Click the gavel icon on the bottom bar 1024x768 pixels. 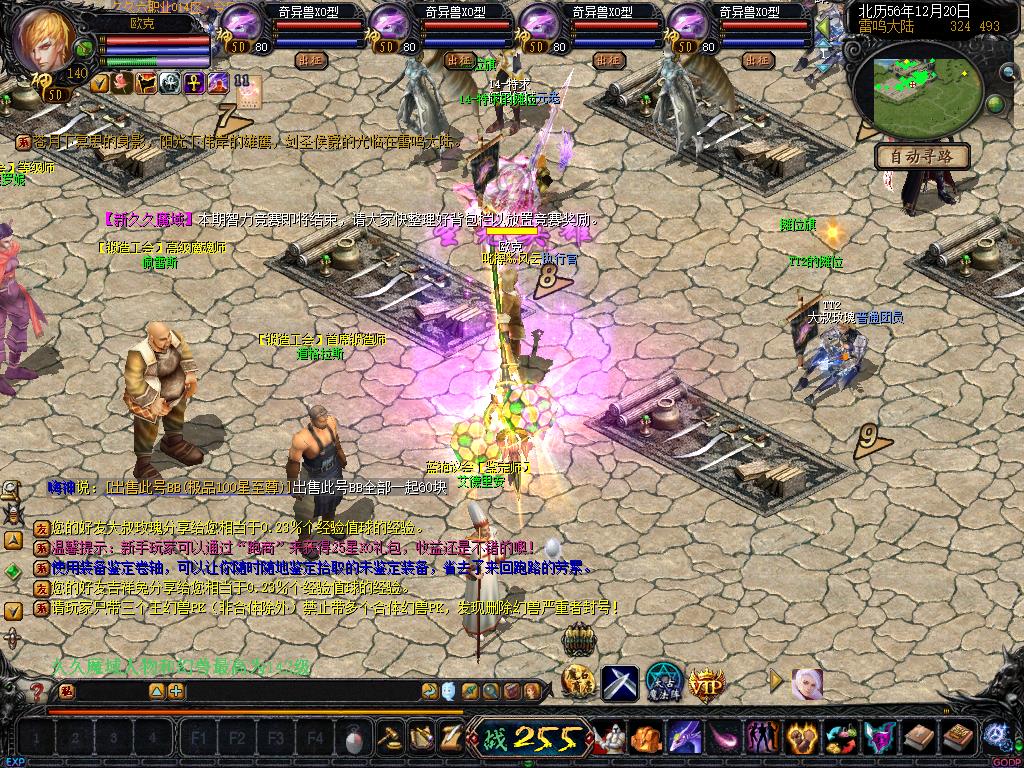point(387,739)
